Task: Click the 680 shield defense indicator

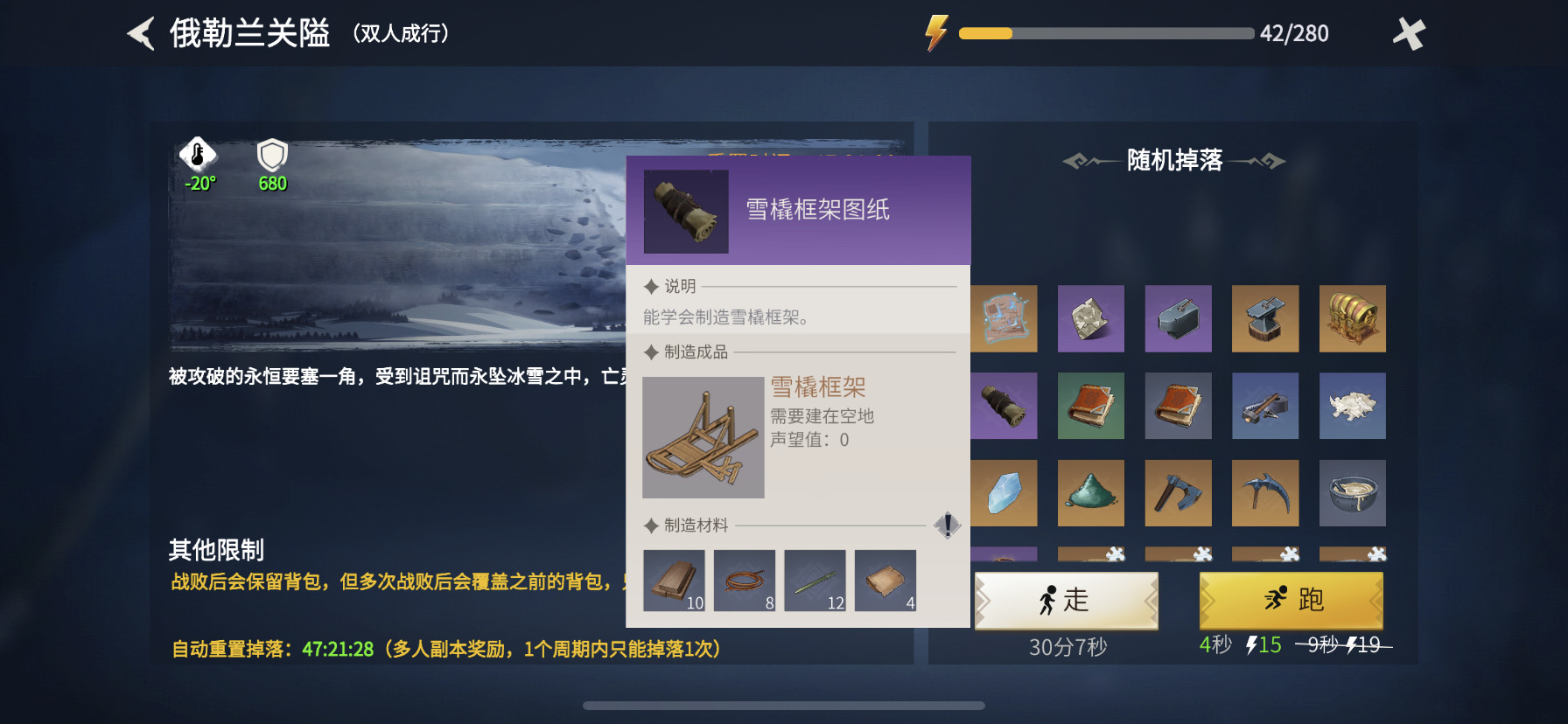Action: coord(271,166)
